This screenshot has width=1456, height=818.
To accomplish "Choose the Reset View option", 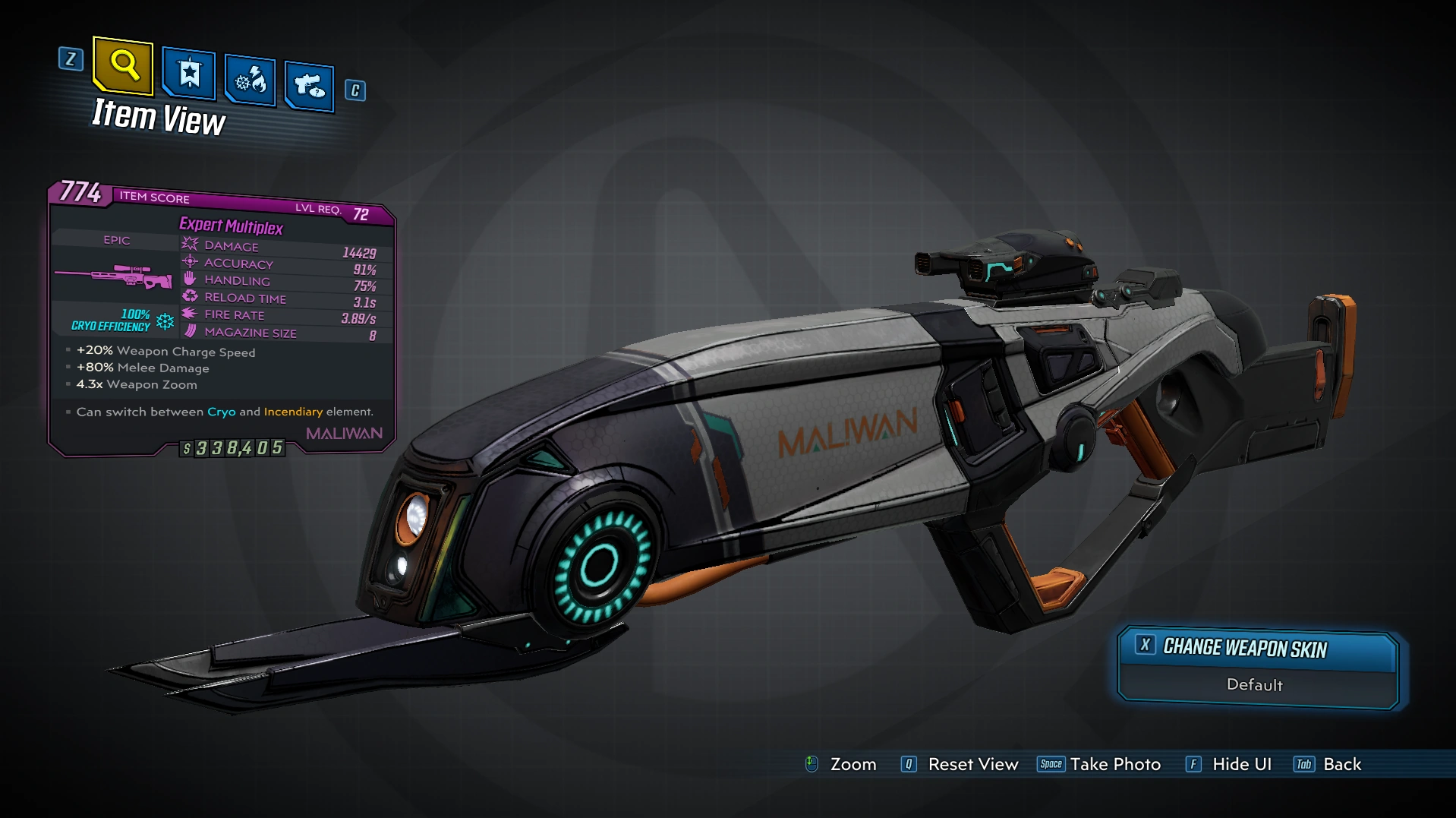I will 961,764.
